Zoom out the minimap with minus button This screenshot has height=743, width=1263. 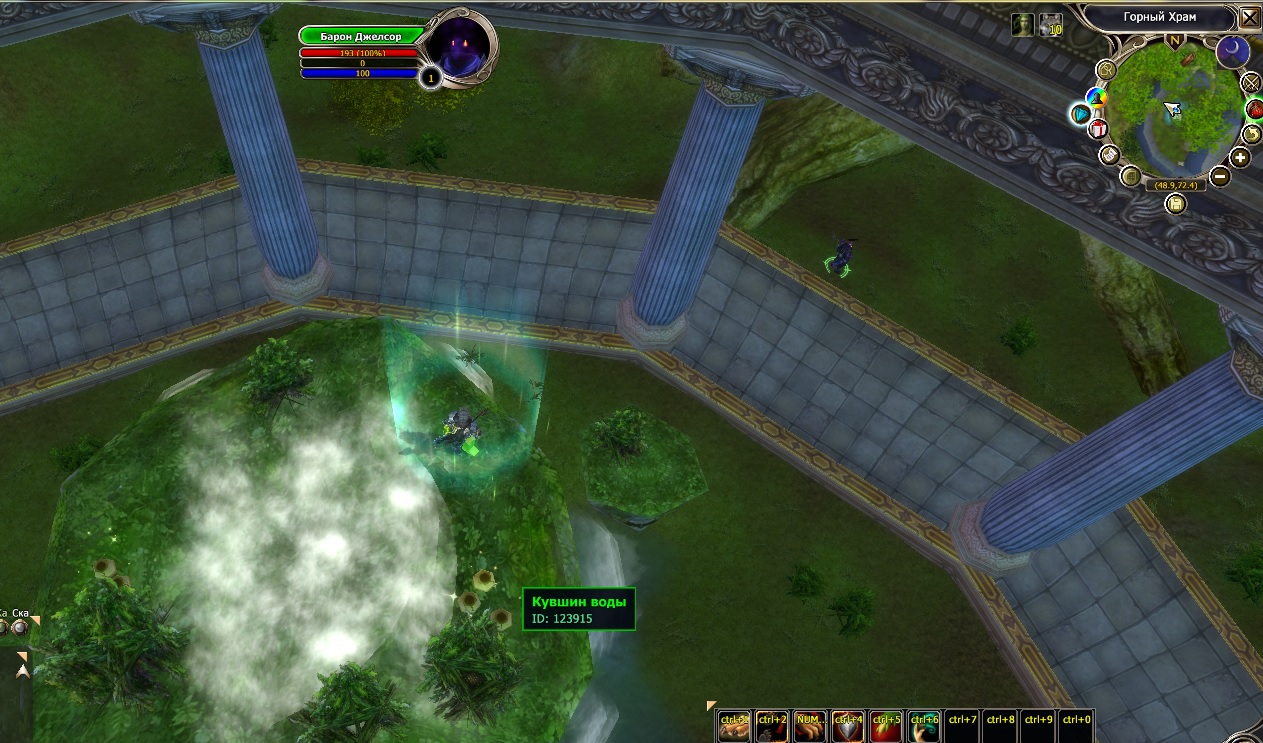[1219, 177]
